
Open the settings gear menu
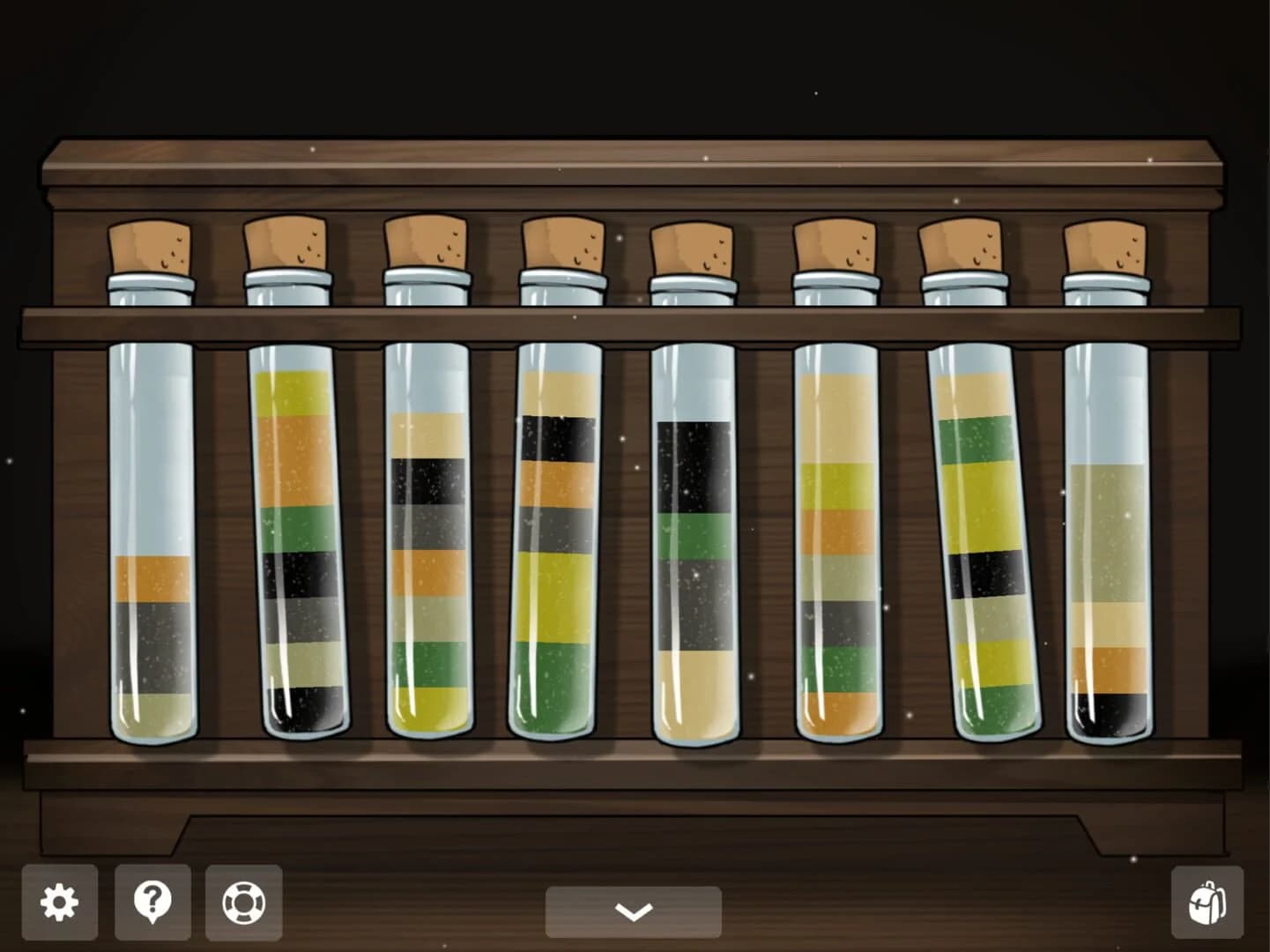[x=58, y=902]
